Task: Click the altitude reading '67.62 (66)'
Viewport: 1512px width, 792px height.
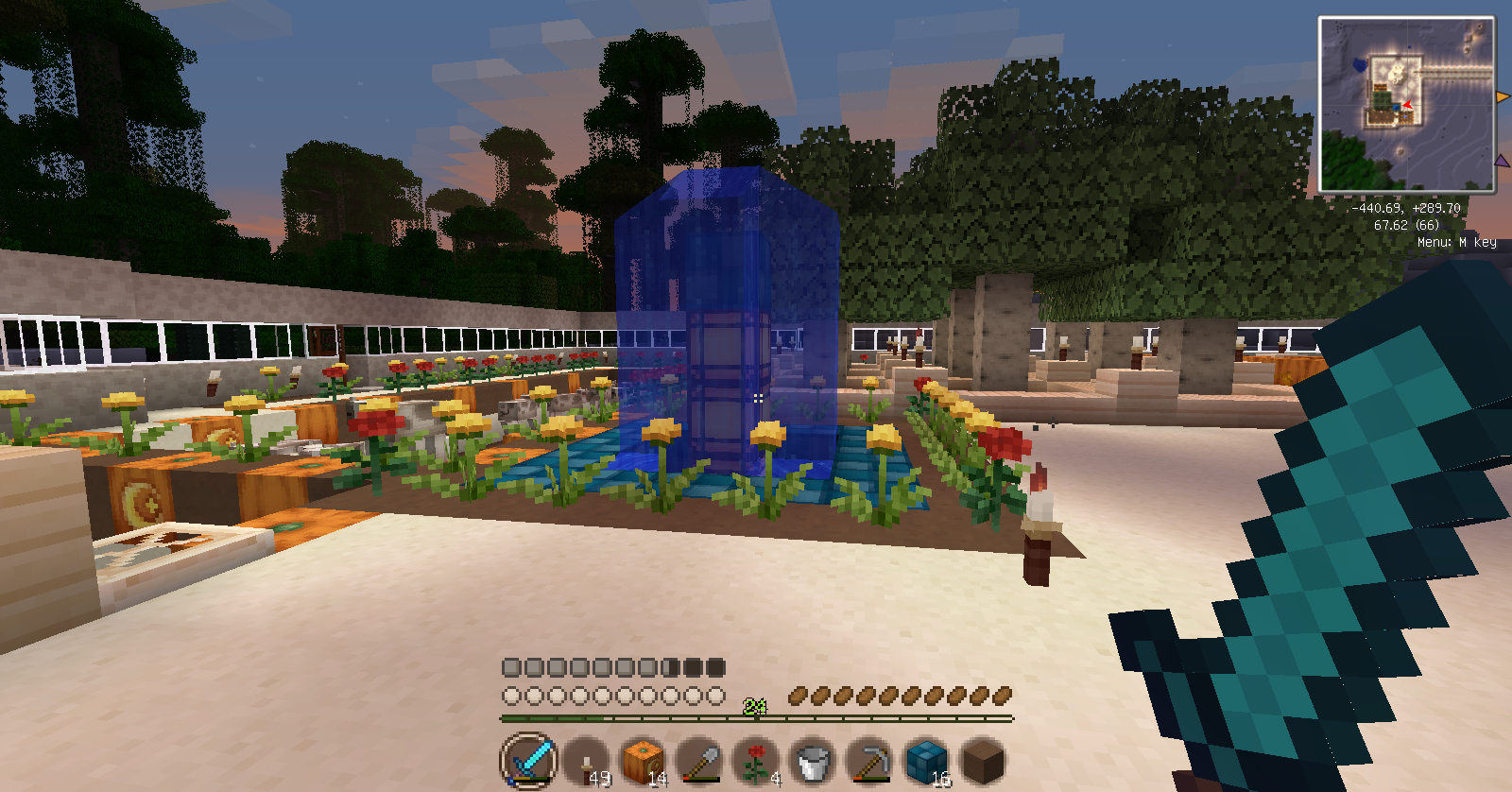Action: click(1405, 227)
